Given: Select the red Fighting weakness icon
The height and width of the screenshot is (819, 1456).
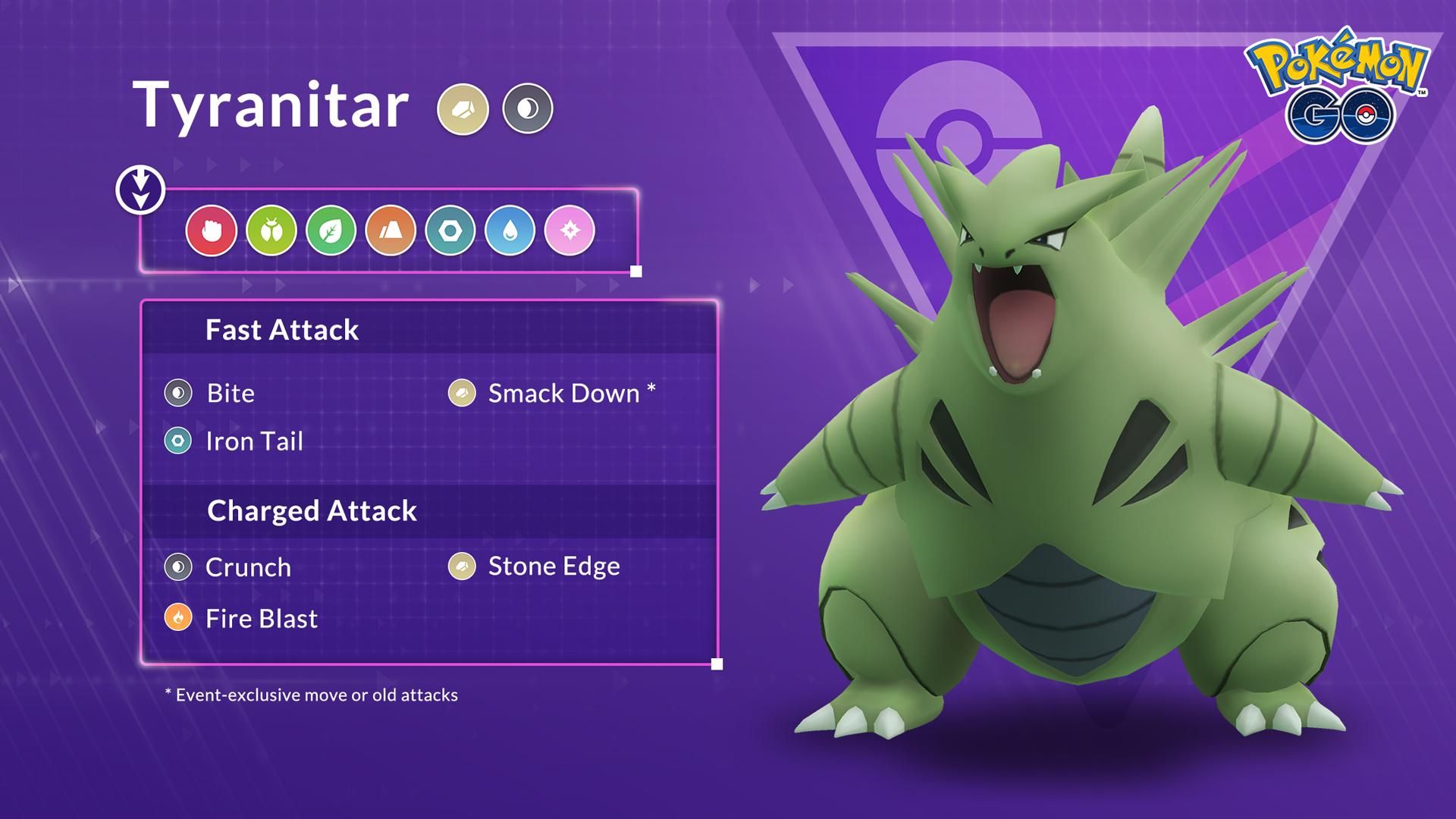Looking at the screenshot, I should [211, 231].
